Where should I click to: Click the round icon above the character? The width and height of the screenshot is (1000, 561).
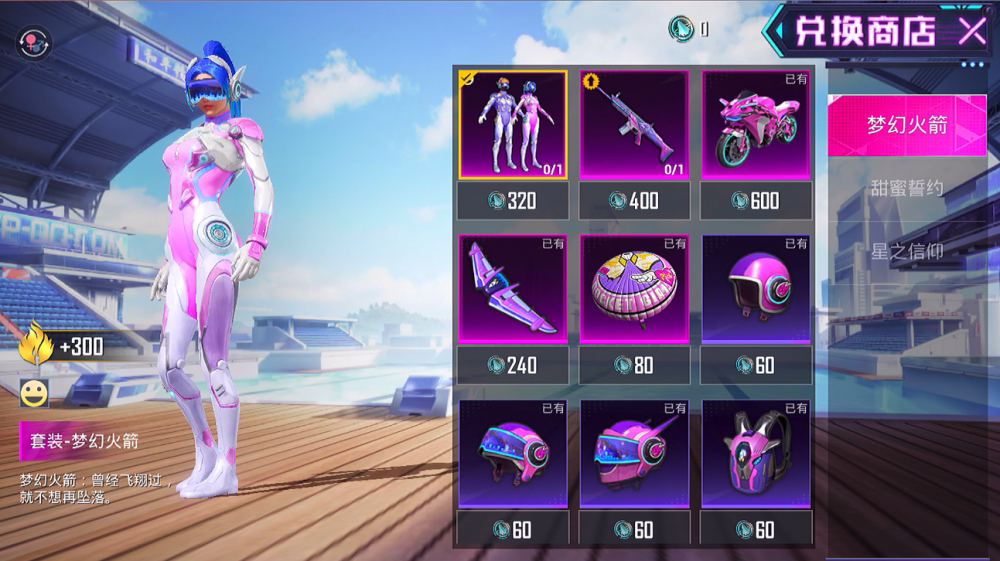click(x=33, y=42)
